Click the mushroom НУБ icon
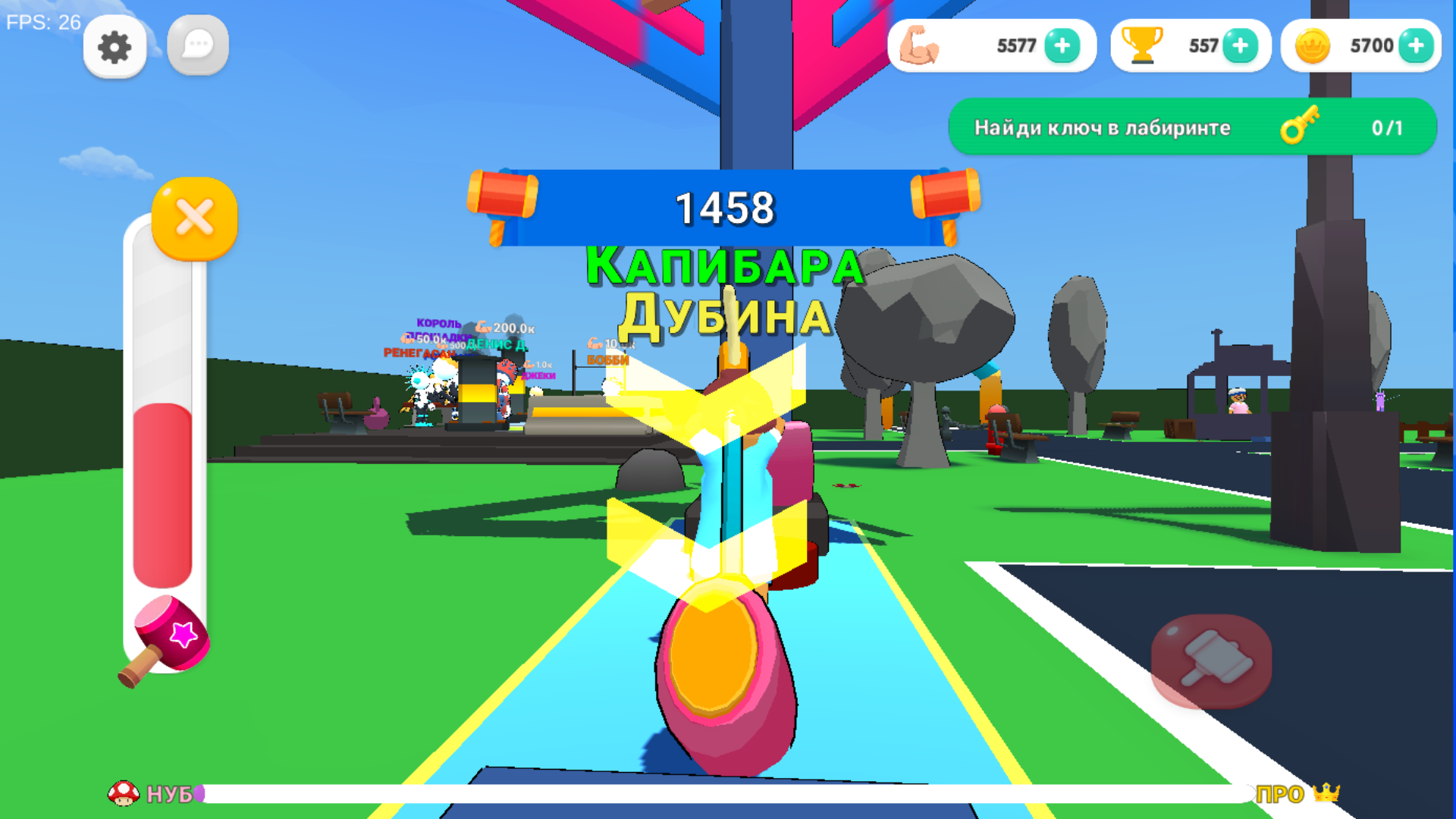The image size is (1456, 819). 124,792
